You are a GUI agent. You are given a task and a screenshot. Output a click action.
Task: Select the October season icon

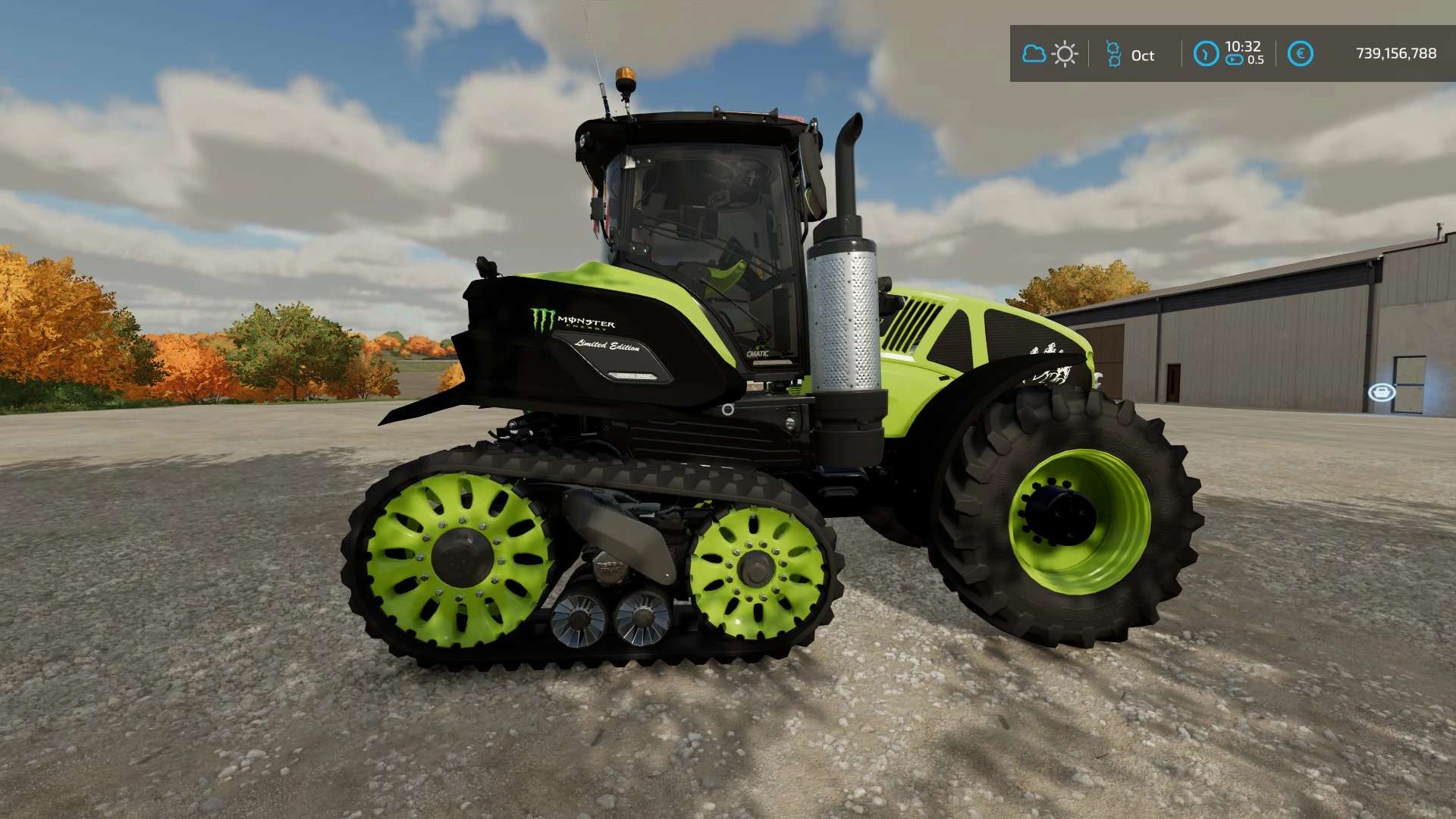click(1113, 54)
